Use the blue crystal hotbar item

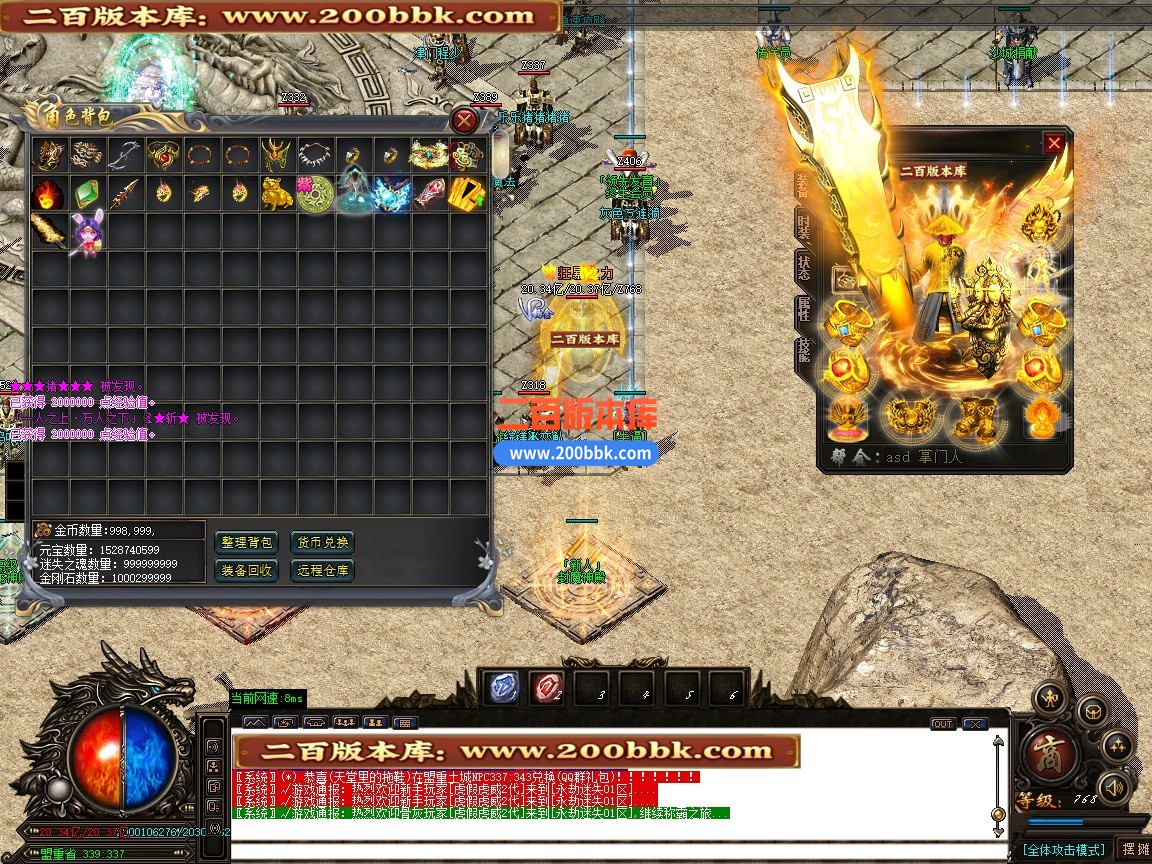[x=502, y=688]
